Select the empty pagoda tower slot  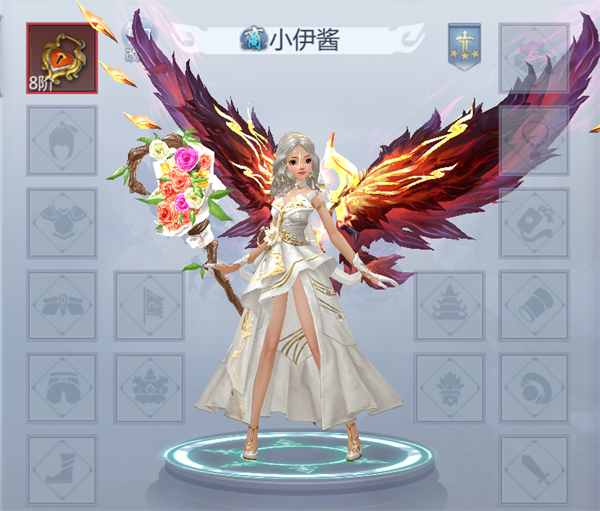tap(449, 305)
